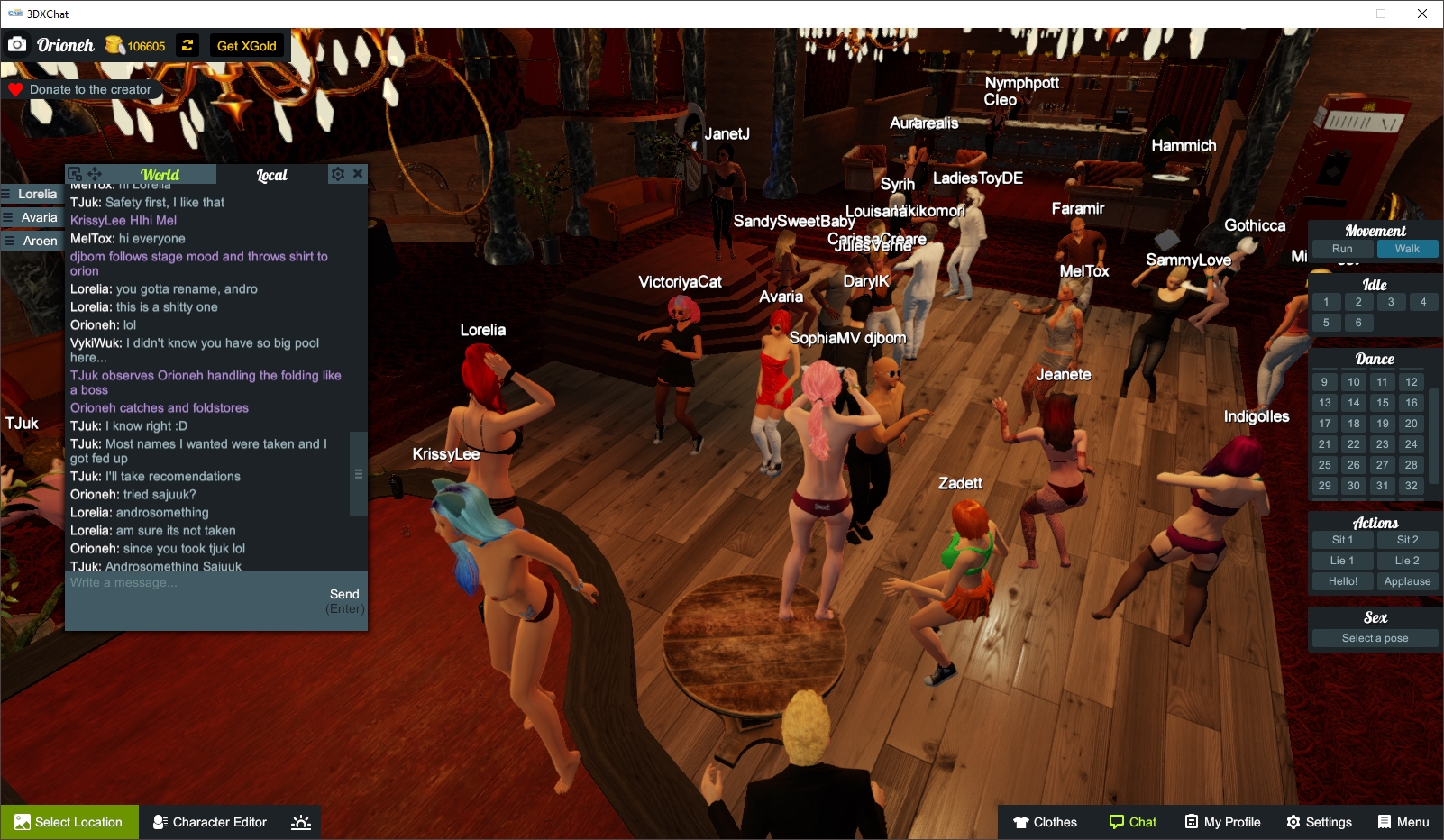
Task: Click Select a pose under Sex
Action: click(x=1374, y=637)
